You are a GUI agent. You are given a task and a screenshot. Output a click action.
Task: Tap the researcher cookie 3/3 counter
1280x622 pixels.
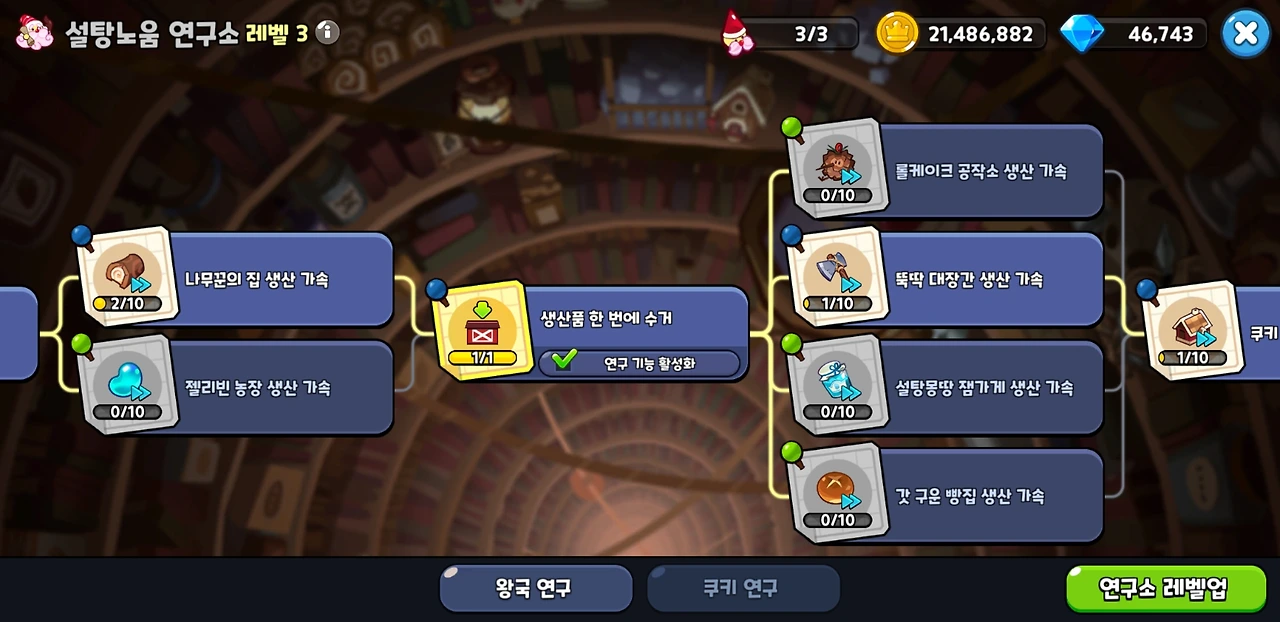coord(792,34)
